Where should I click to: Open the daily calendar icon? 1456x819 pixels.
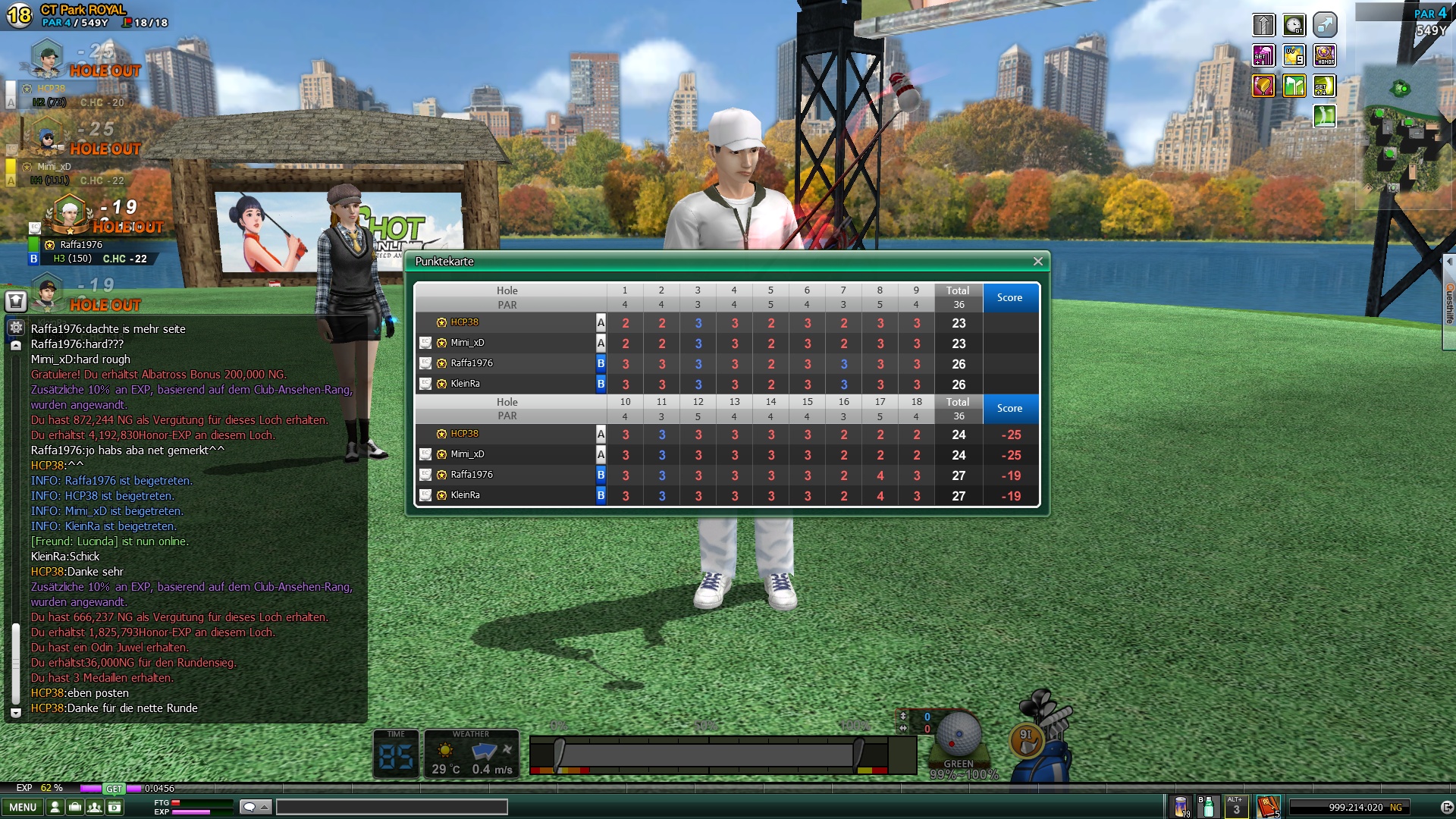(x=115, y=808)
